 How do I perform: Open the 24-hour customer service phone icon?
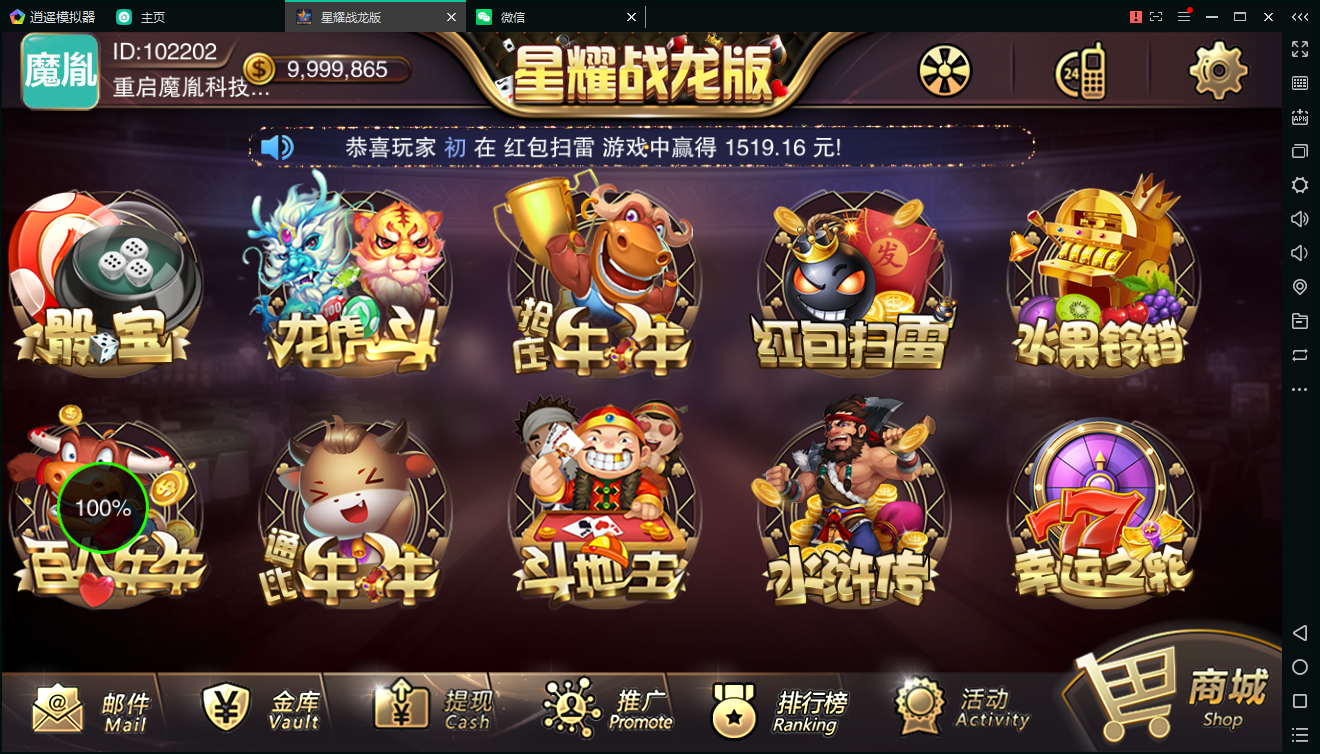[1080, 70]
